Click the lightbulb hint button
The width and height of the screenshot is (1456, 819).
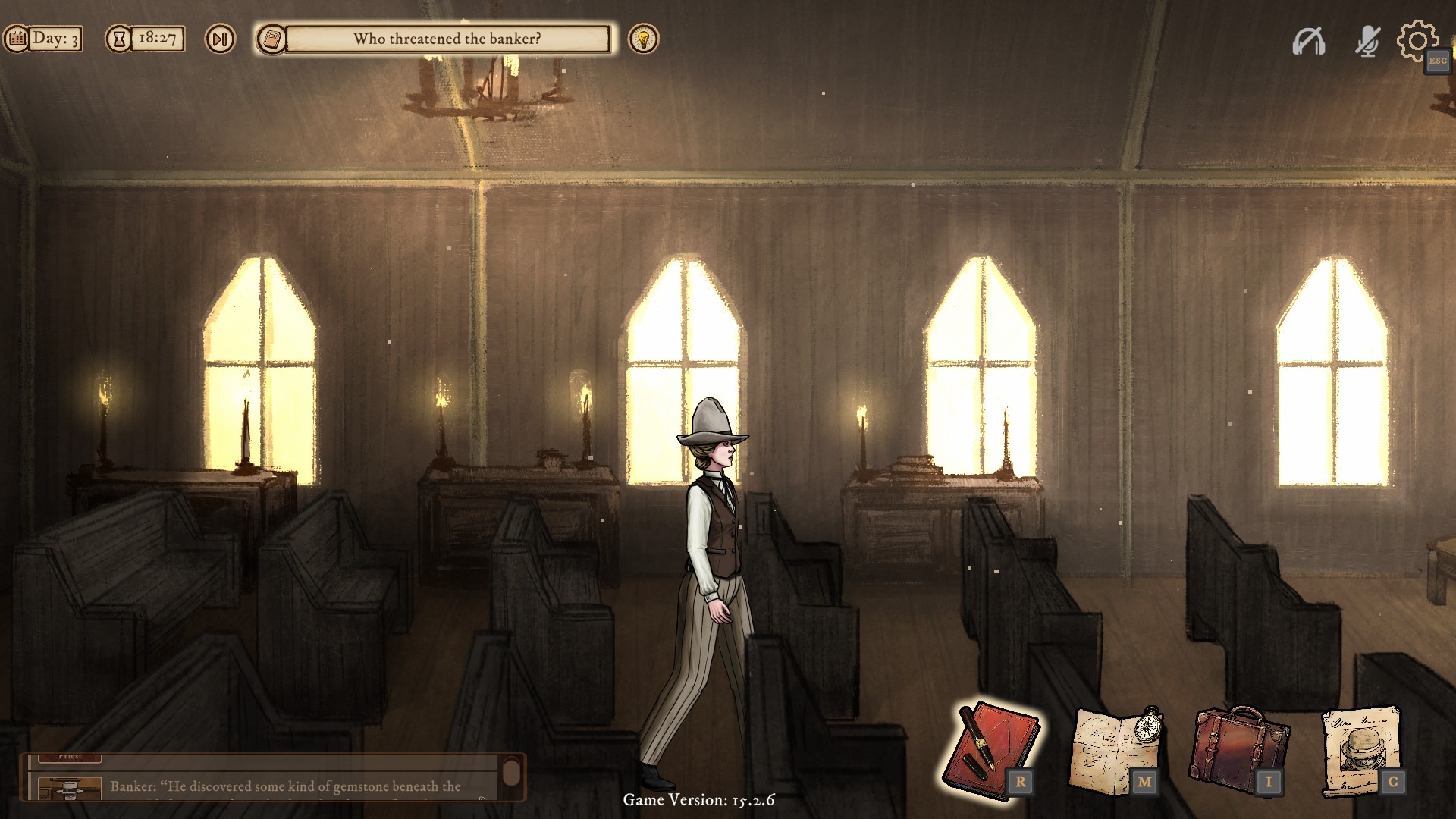(644, 39)
